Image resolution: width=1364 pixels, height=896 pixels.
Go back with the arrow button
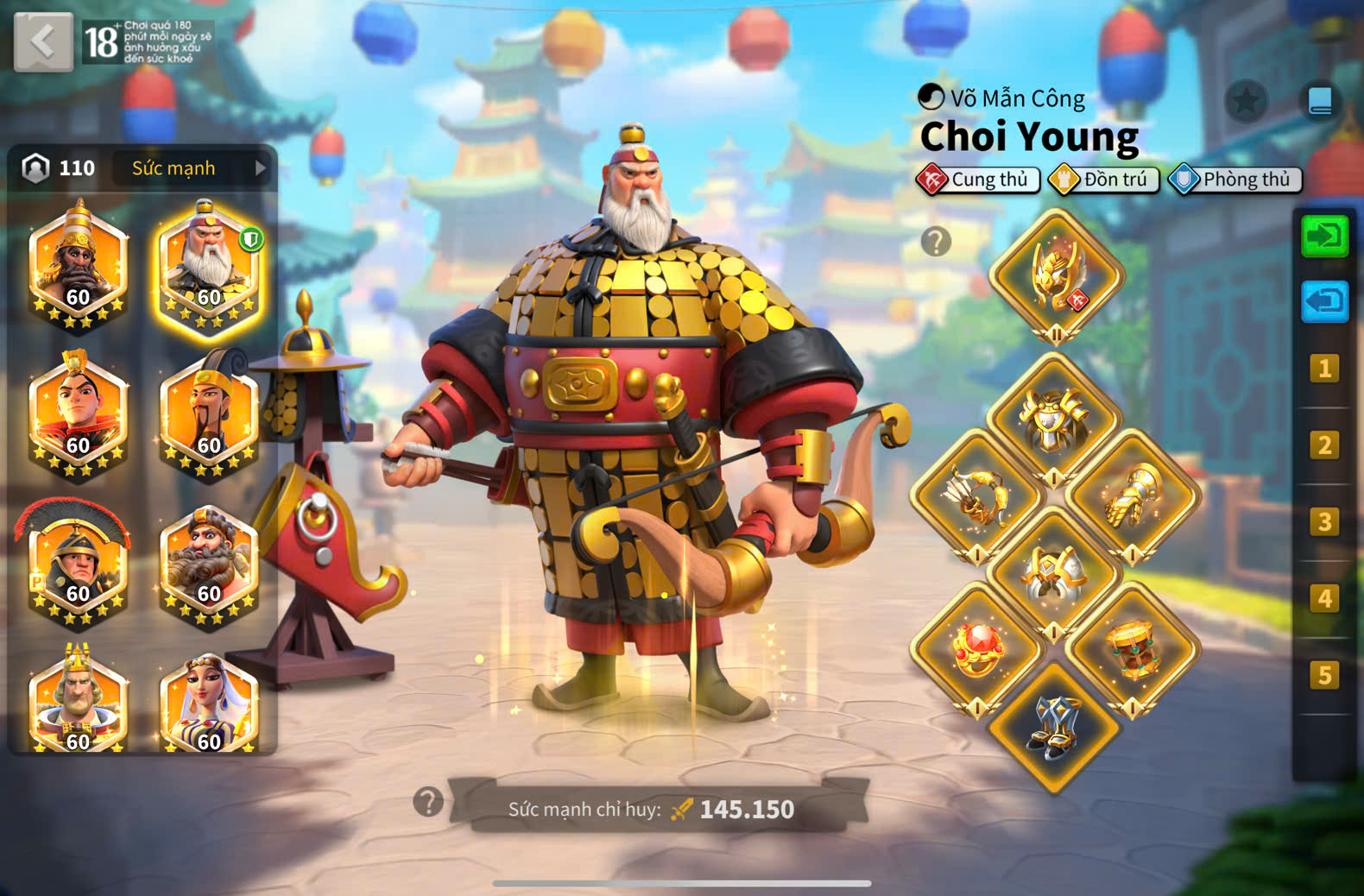[43, 41]
